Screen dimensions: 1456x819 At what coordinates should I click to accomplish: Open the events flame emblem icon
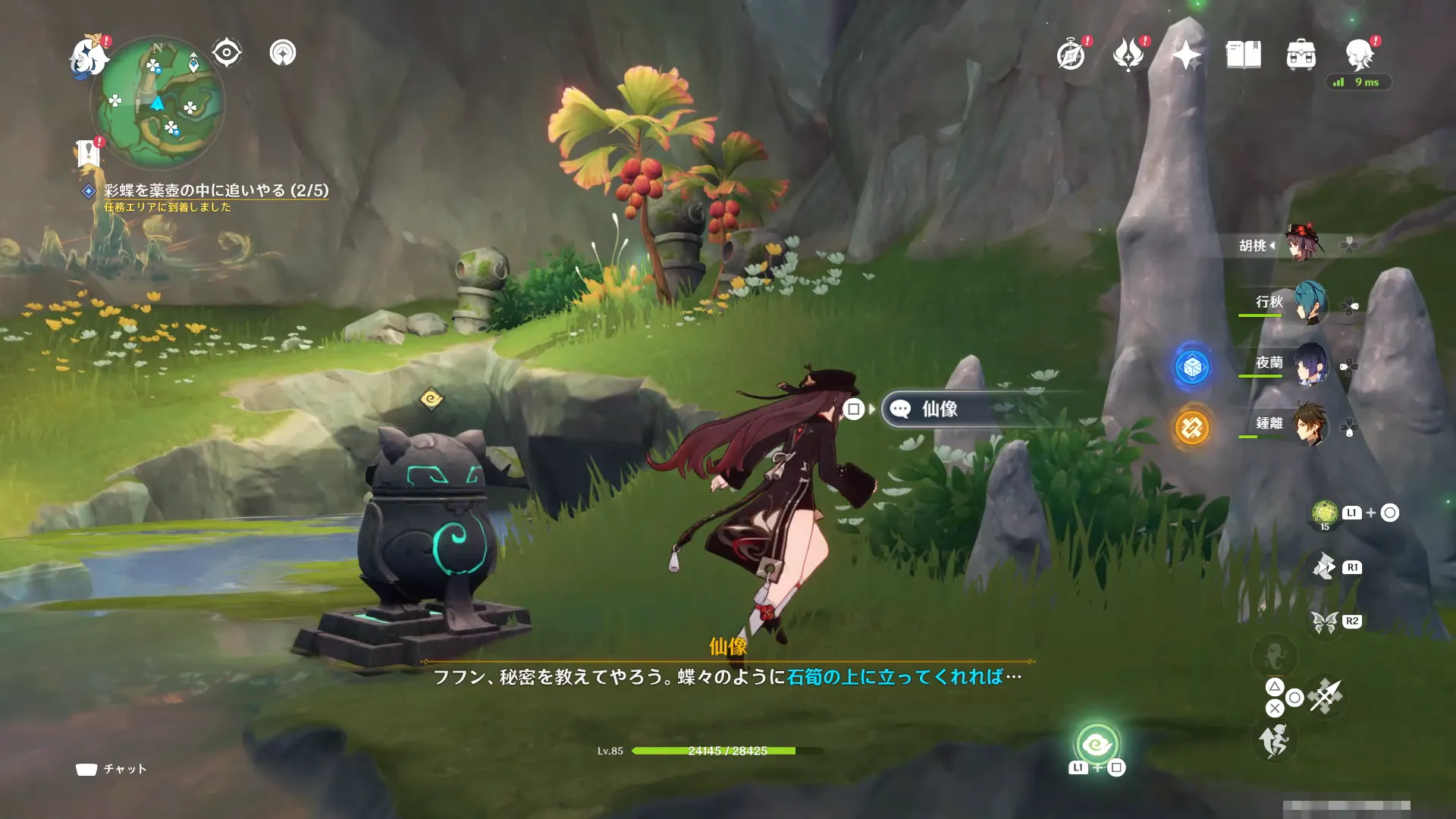click(1128, 55)
